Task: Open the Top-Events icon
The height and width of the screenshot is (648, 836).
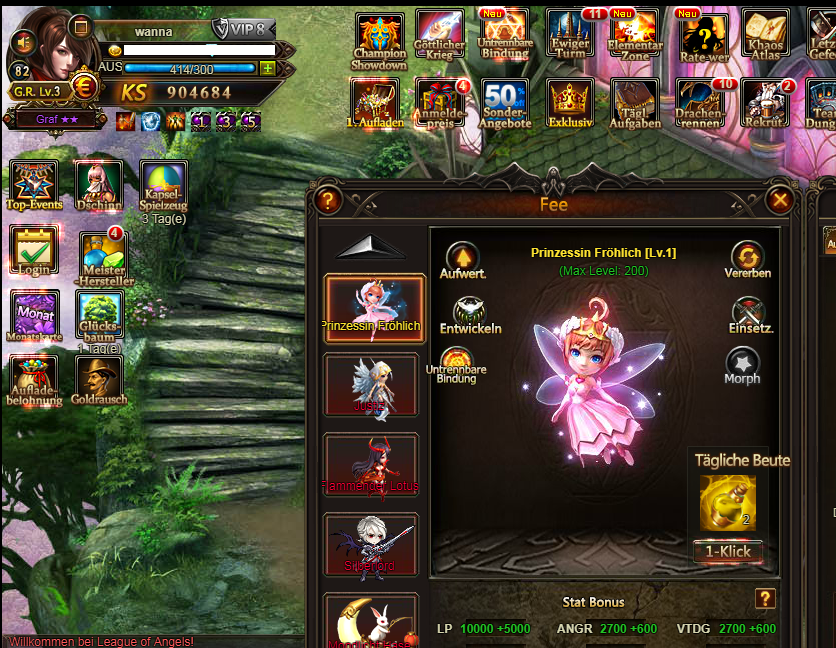Action: tap(35, 185)
